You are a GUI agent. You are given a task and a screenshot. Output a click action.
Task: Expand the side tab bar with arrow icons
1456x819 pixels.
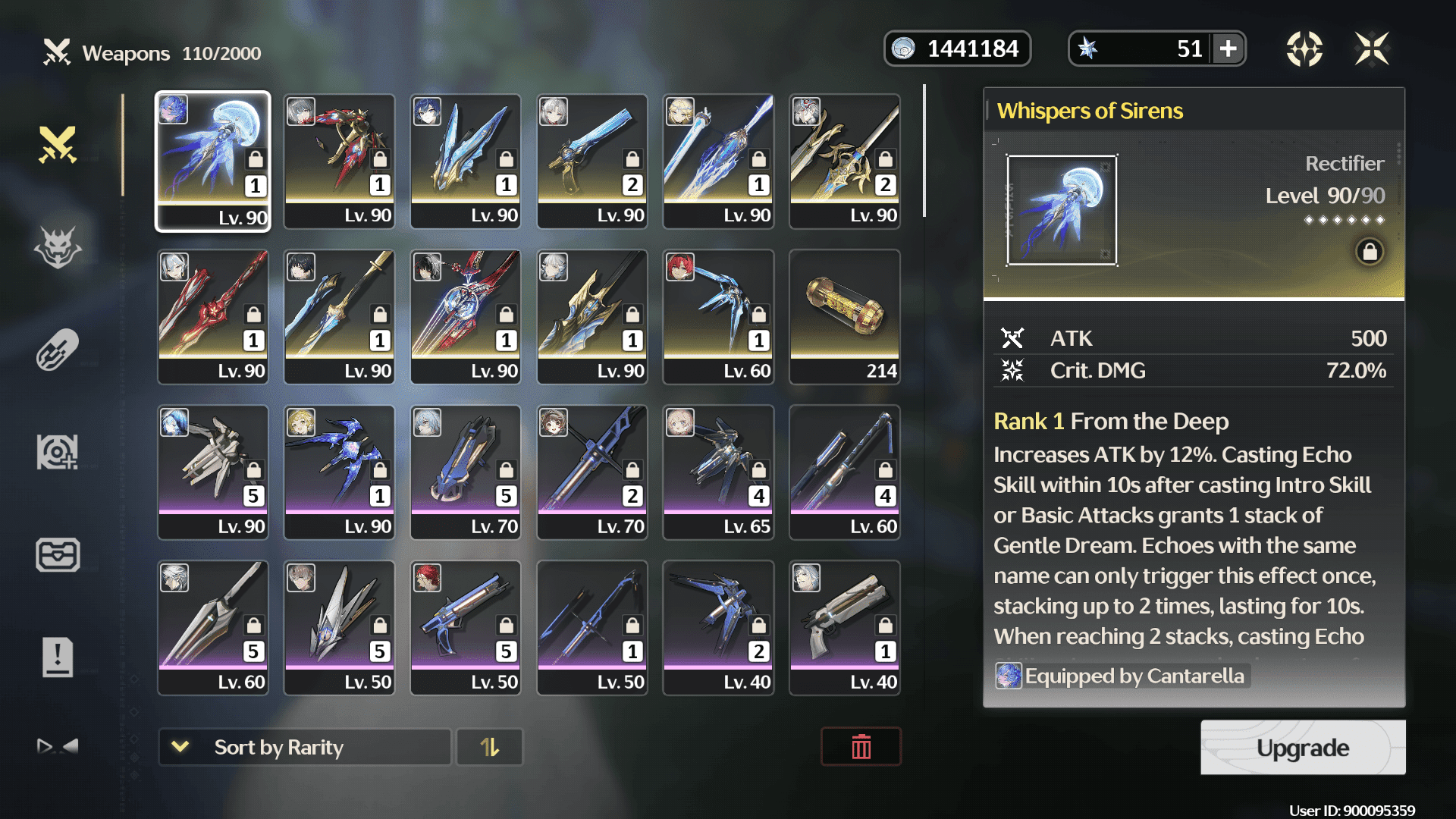click(x=58, y=746)
